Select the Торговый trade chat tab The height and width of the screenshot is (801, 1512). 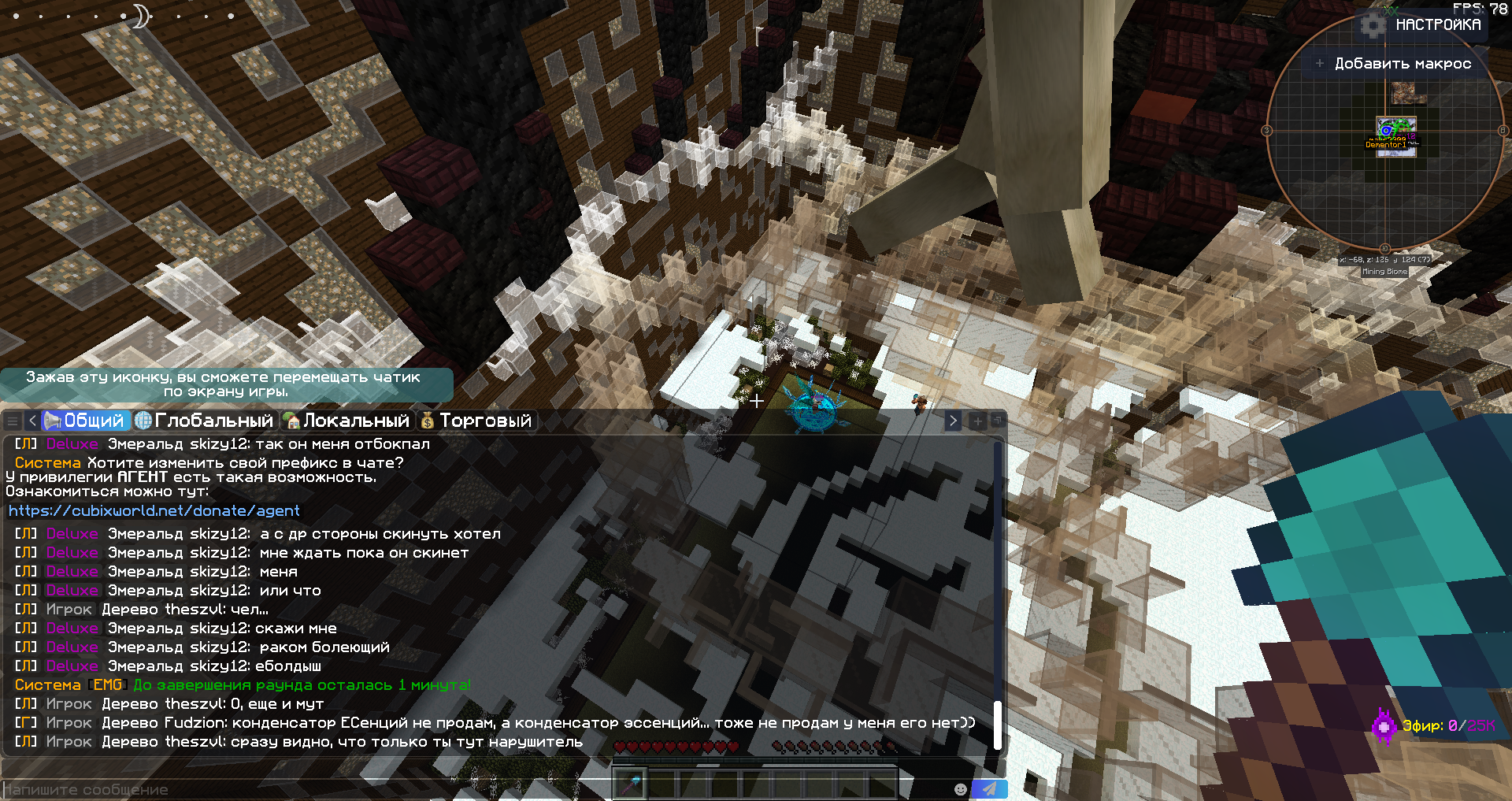(x=476, y=421)
